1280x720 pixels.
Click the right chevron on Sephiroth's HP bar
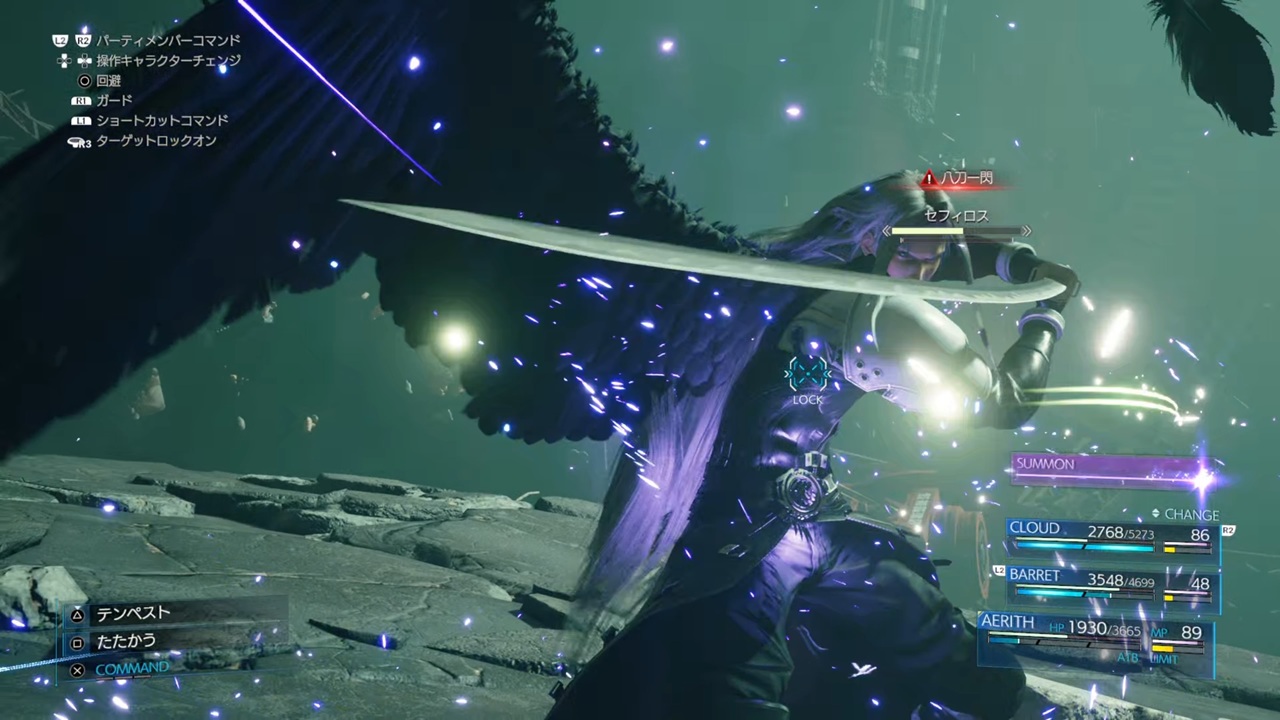point(1026,231)
